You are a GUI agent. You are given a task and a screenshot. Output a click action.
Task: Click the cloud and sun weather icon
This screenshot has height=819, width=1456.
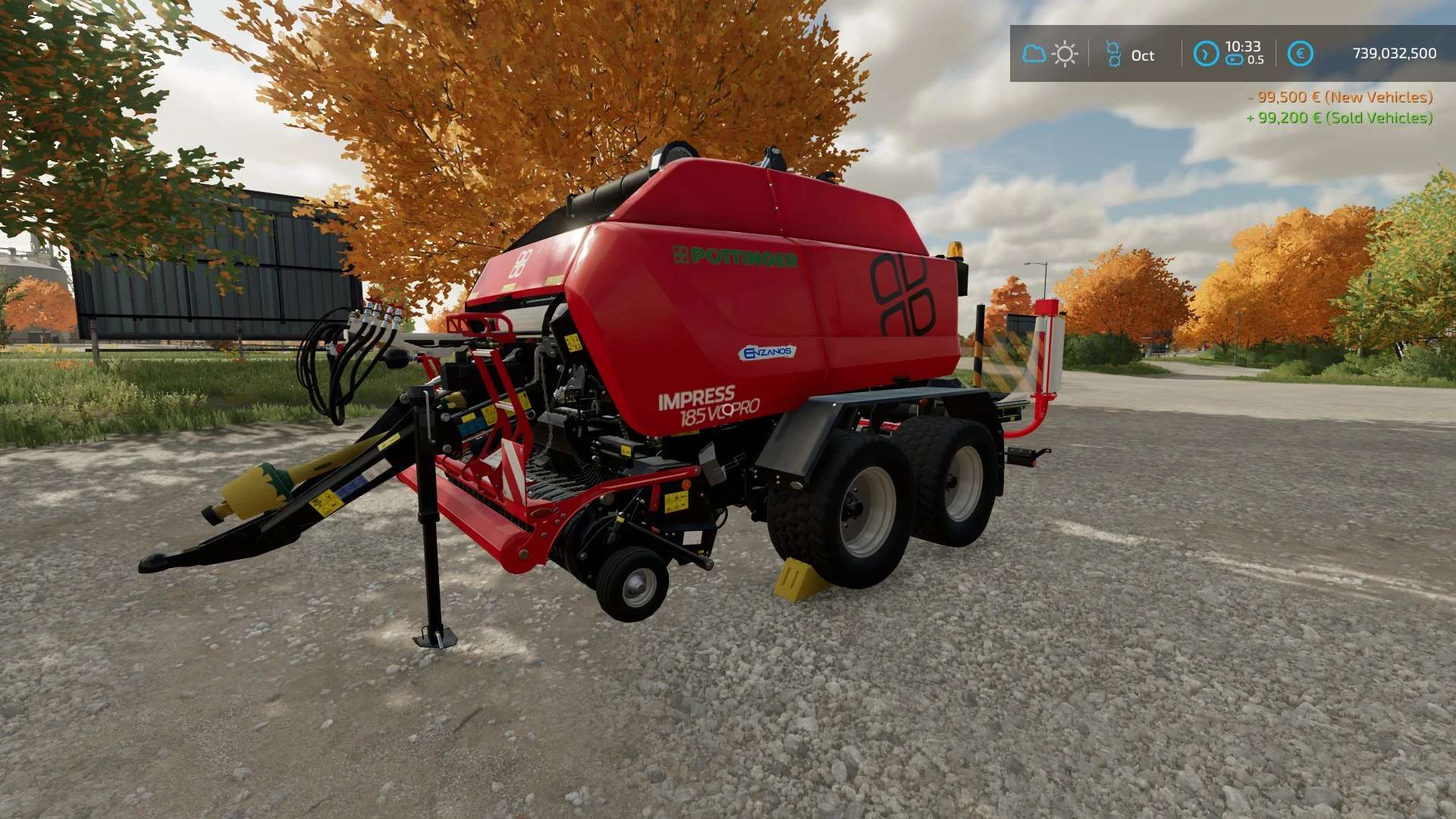pos(1050,54)
